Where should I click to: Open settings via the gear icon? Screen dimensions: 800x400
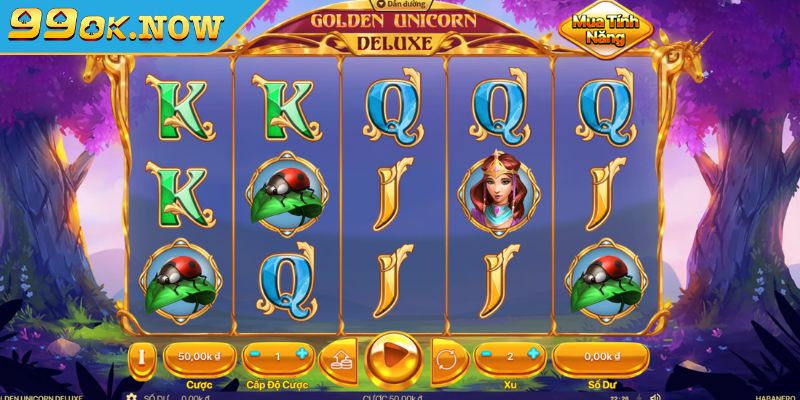click(x=131, y=396)
